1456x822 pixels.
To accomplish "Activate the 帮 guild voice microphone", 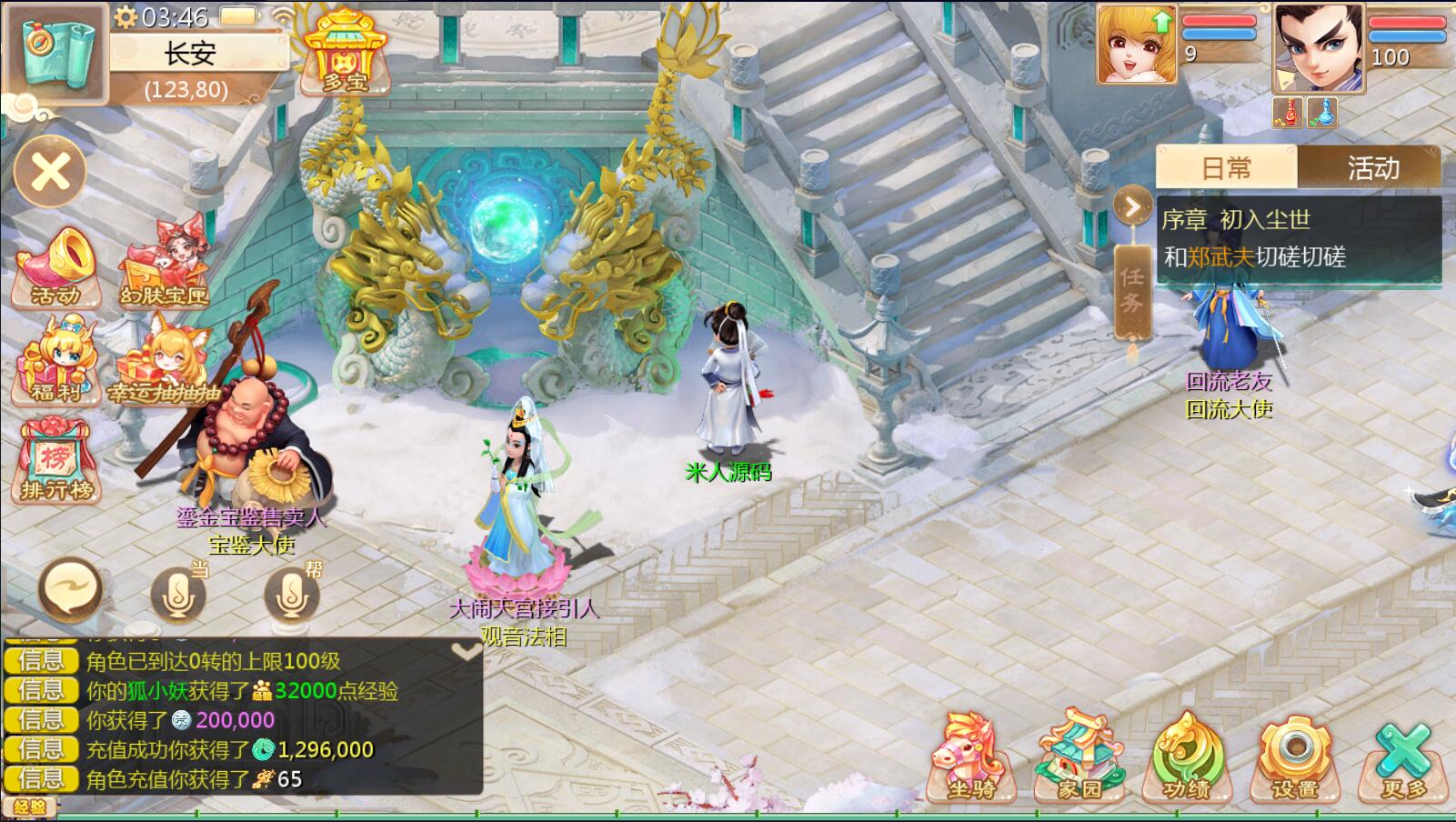I will (x=292, y=594).
